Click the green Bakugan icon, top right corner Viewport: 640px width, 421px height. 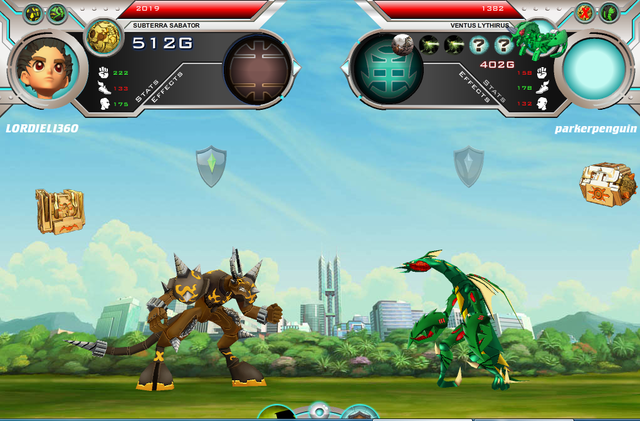[x=609, y=13]
